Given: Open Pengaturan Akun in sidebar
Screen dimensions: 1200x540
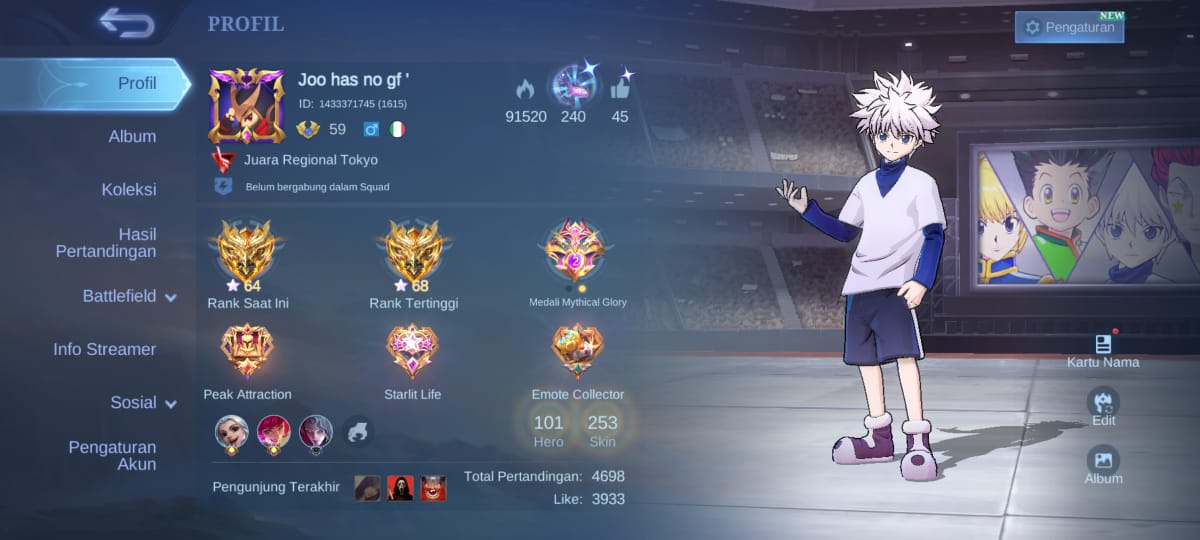Looking at the screenshot, I should tap(112, 455).
